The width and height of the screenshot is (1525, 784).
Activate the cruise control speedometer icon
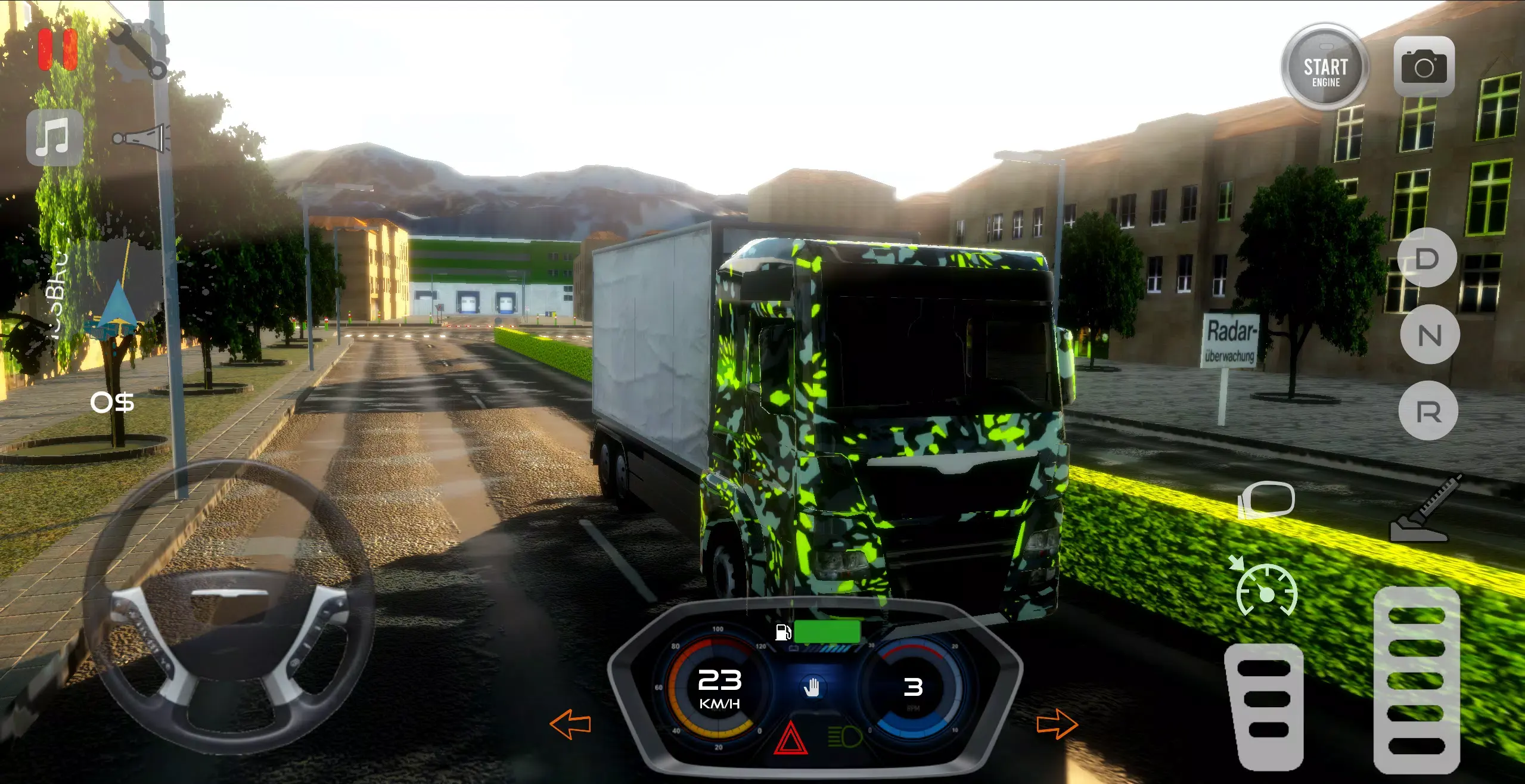[1265, 590]
